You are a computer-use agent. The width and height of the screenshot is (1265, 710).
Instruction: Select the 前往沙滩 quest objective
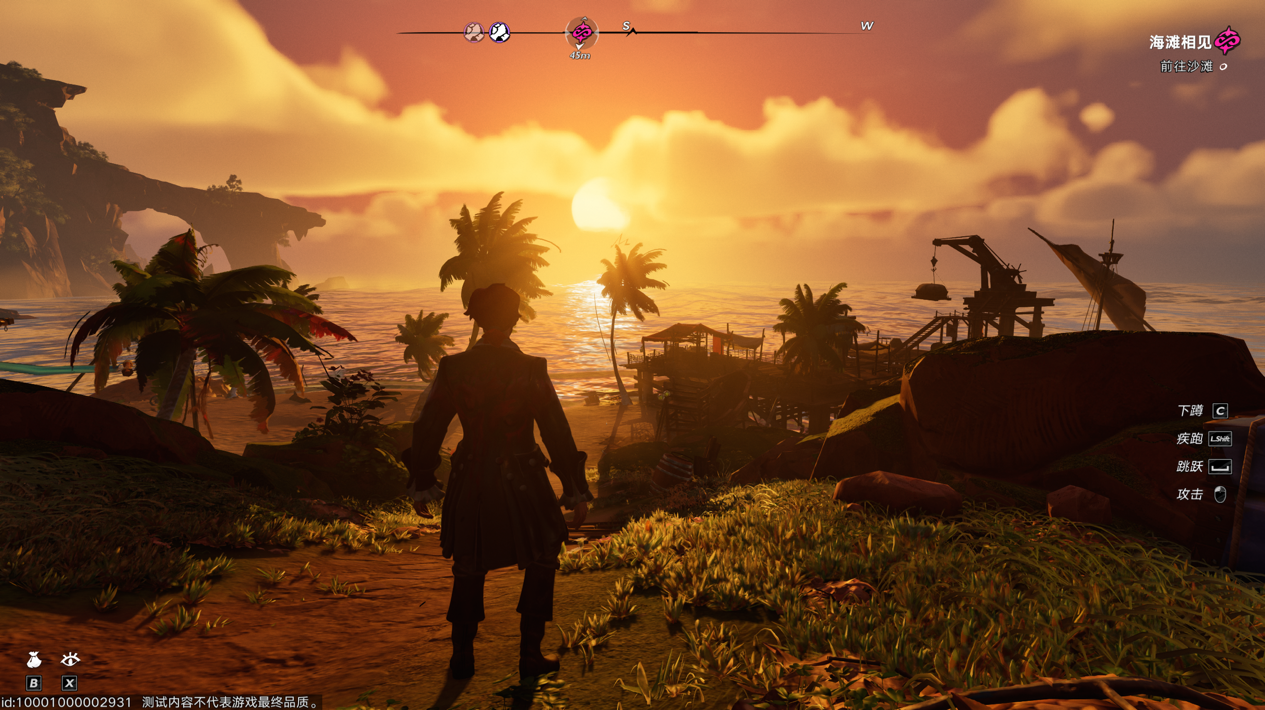[1186, 67]
